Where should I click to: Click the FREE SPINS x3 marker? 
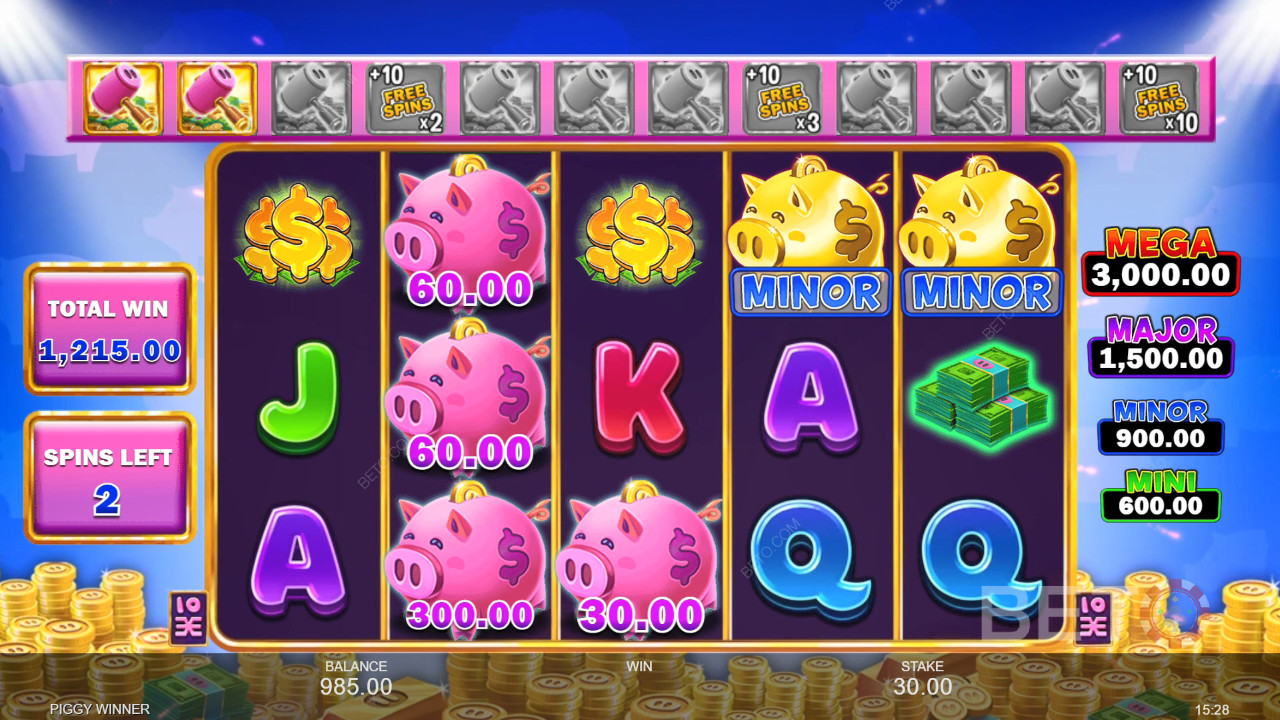(784, 97)
